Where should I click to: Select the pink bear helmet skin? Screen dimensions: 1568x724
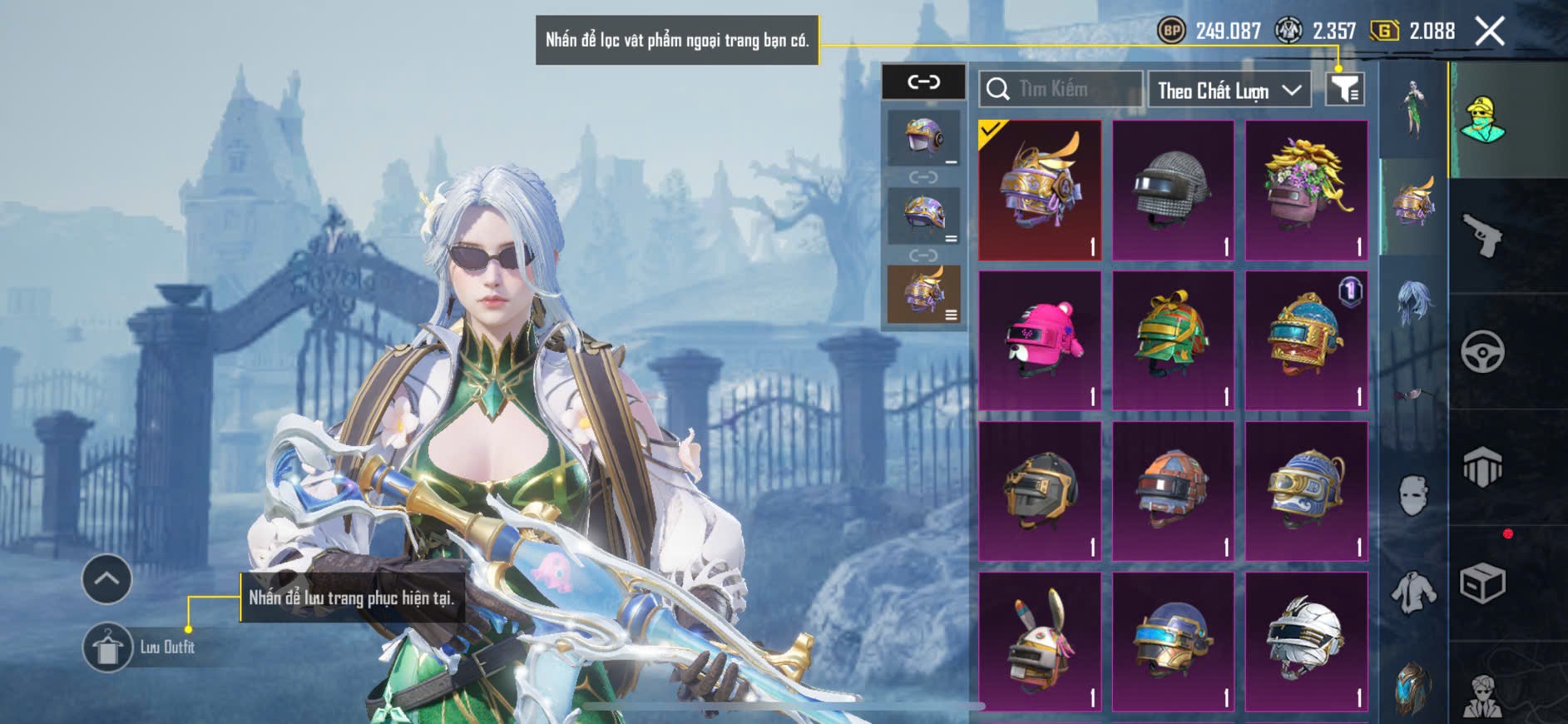(1040, 340)
